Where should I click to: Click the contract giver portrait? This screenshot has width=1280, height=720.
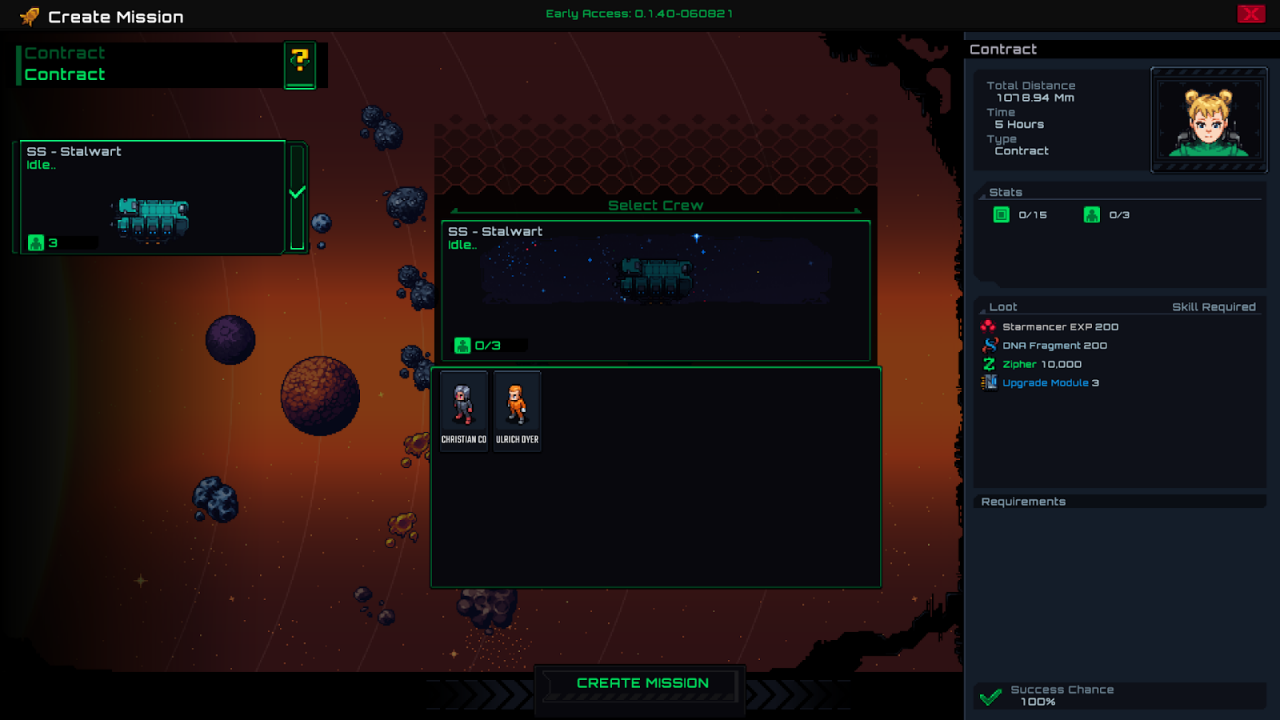1208,119
